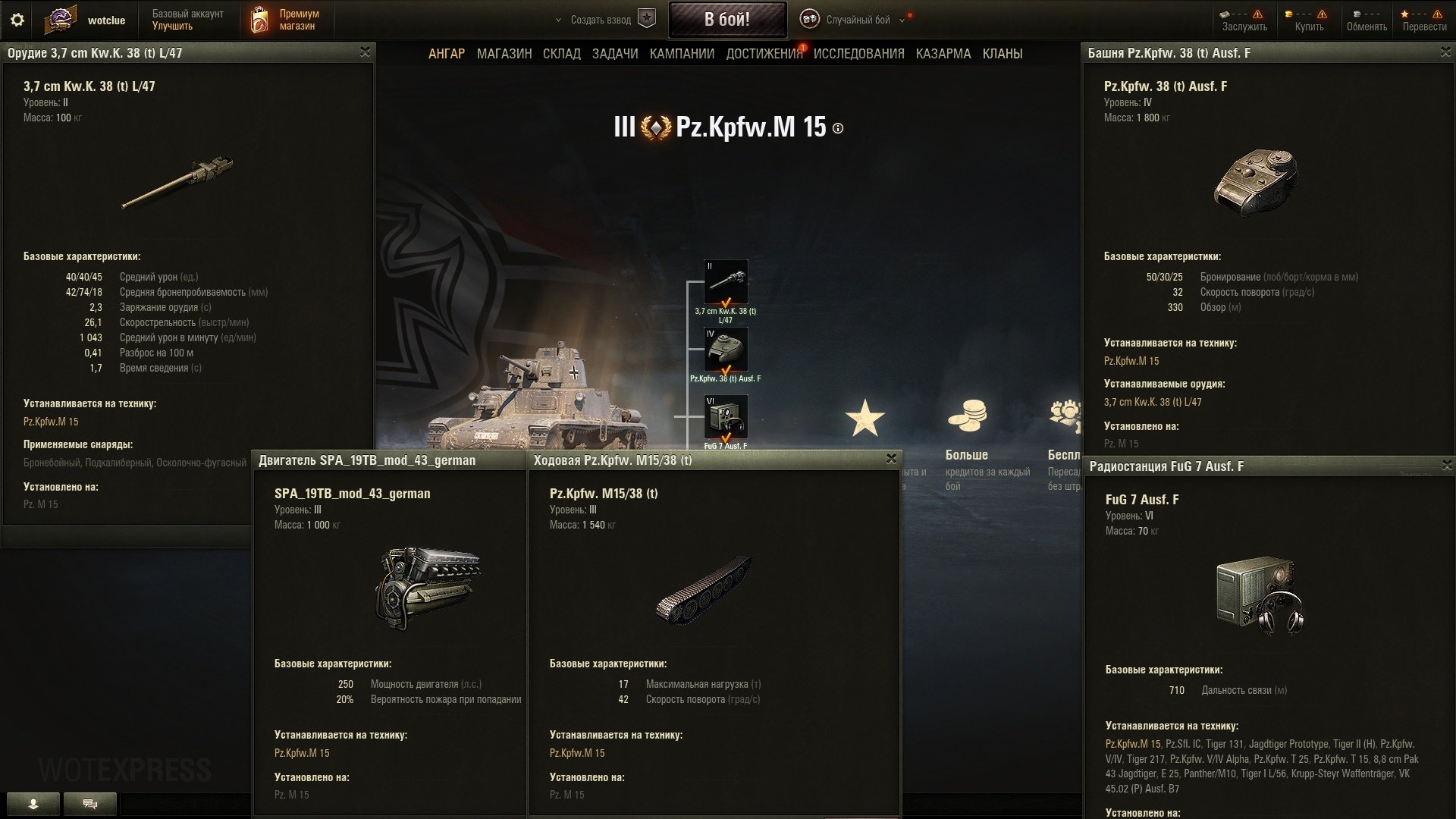
Task: Choose the Случайный бой battle mode dropdown
Action: [858, 20]
